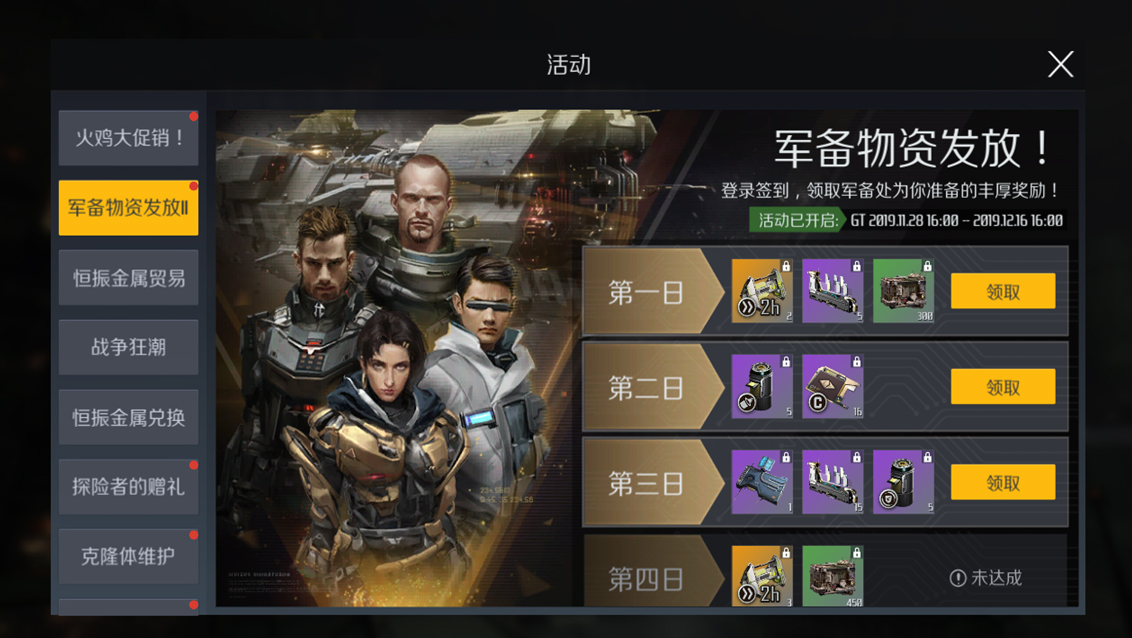Select the 军备物资发放II tab

click(129, 208)
